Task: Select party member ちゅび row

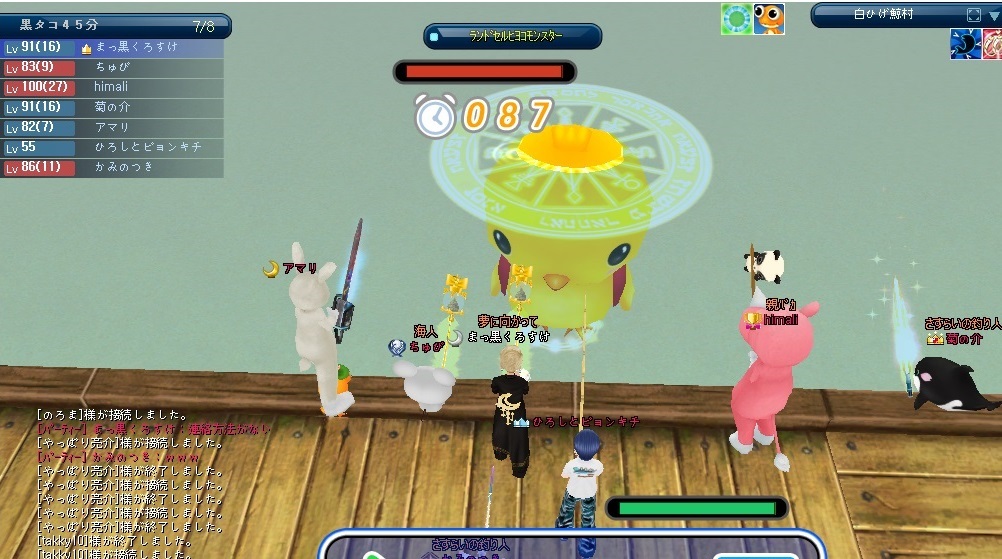Action: (x=112, y=67)
